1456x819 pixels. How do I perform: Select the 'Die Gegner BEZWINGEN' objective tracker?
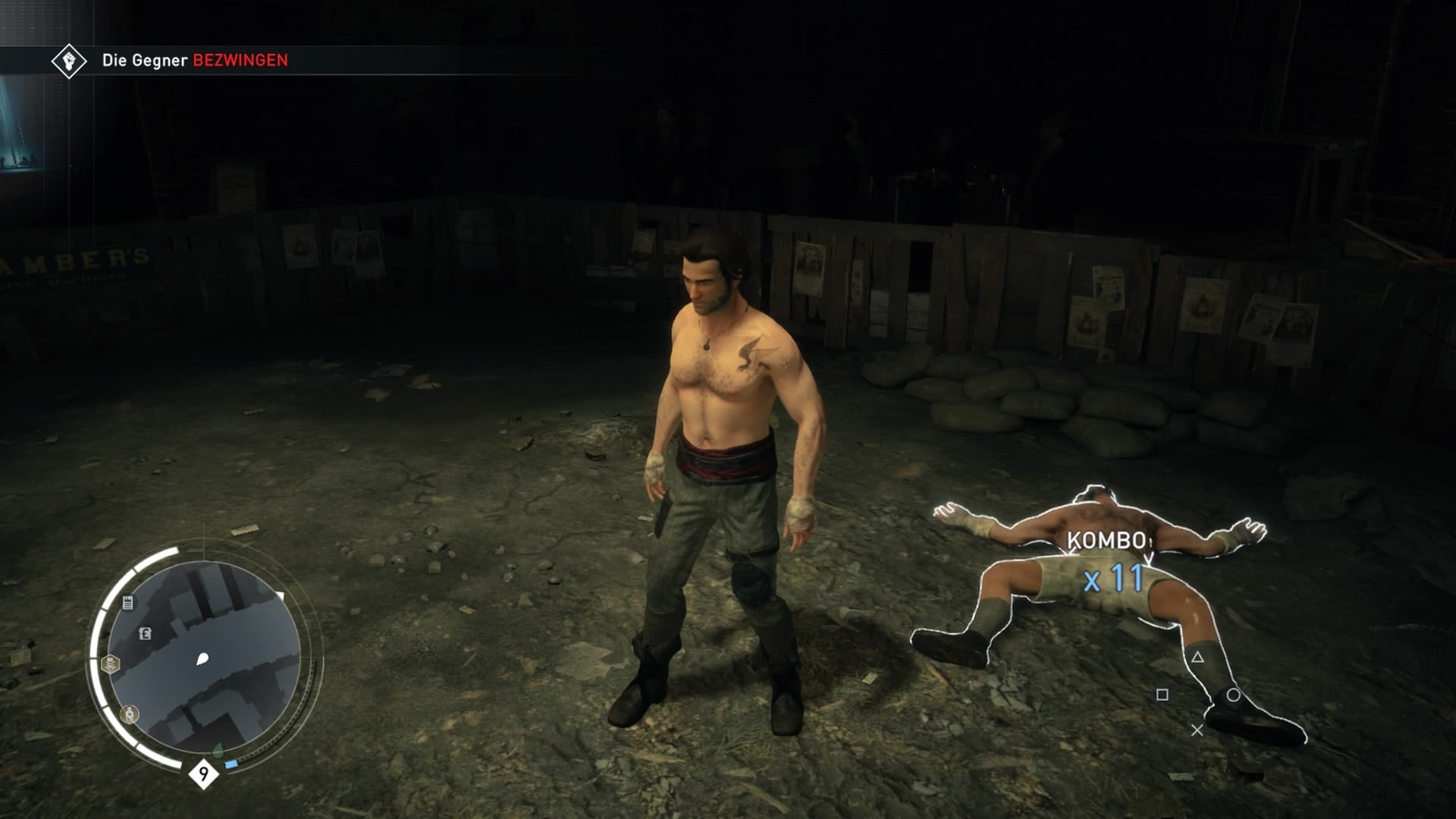pyautogui.click(x=195, y=61)
